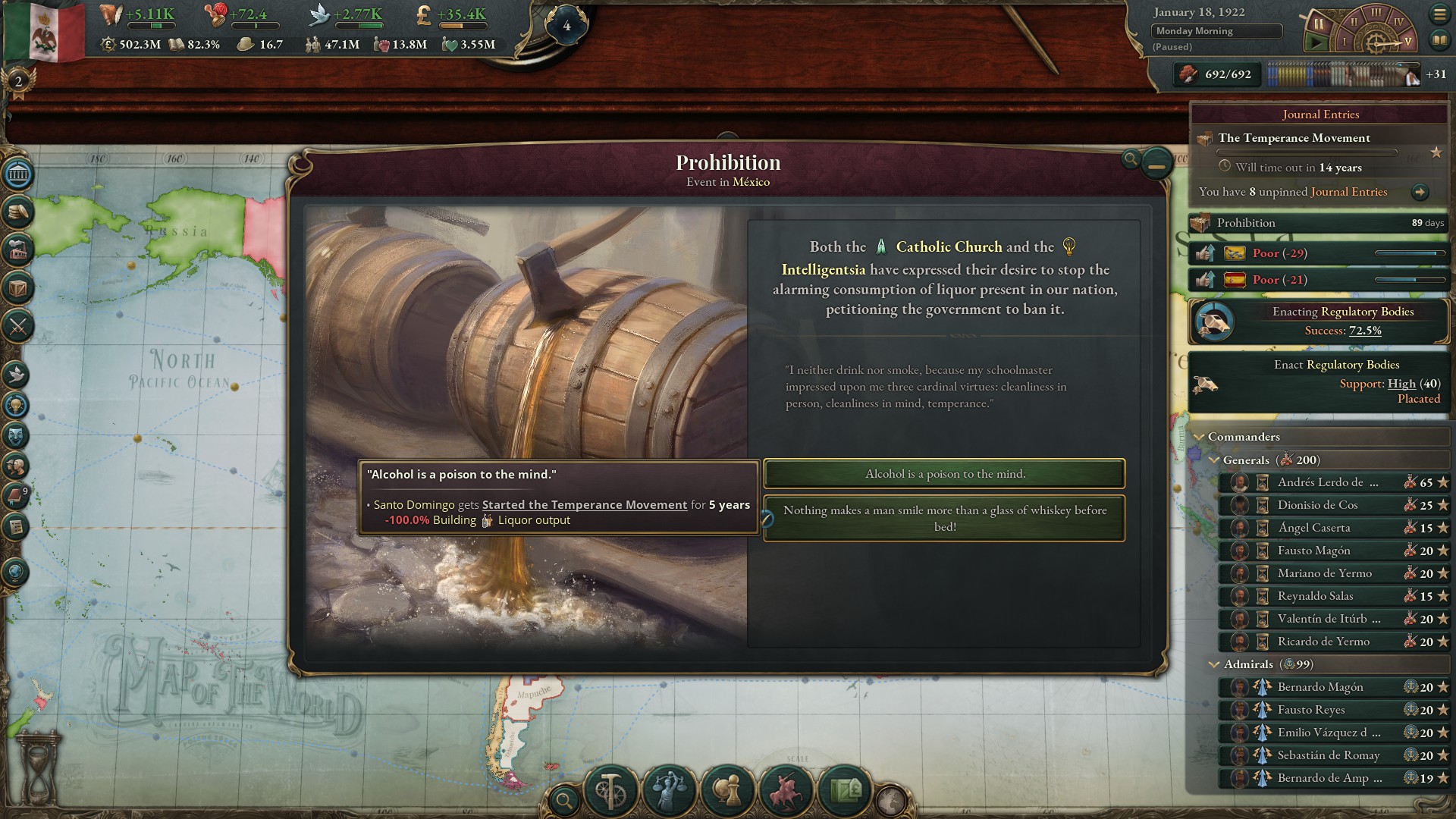Select general Dionisio de Cos
Viewport: 1456px width, 819px height.
(x=1317, y=505)
